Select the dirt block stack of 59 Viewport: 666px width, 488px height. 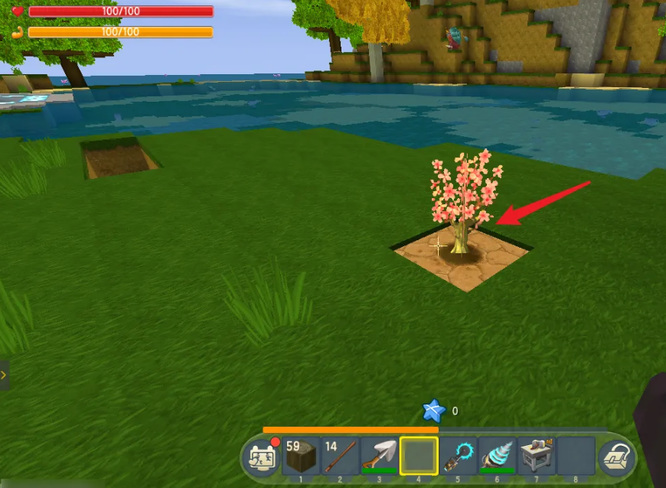click(x=301, y=456)
